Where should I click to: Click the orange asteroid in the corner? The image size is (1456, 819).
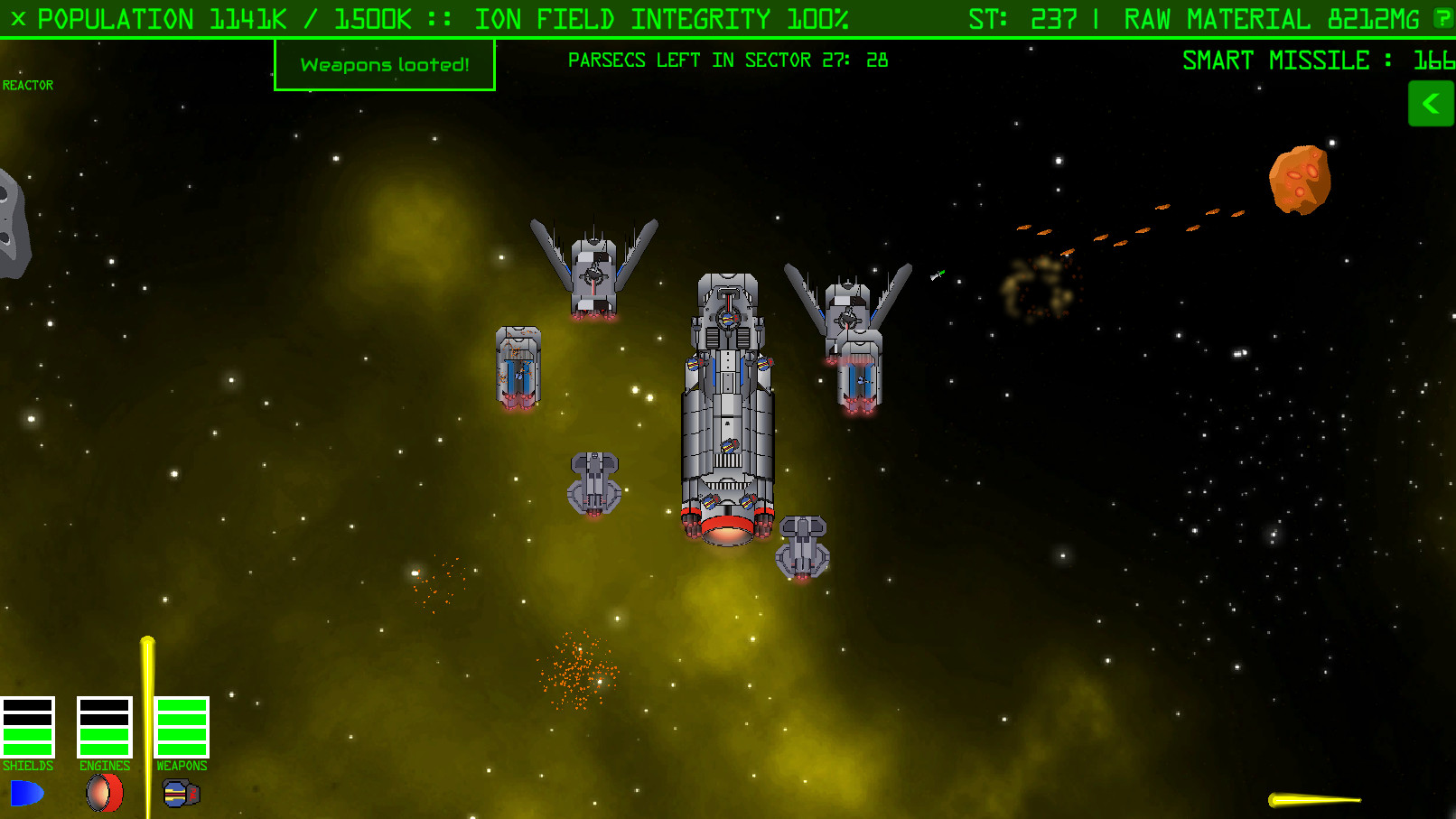click(1301, 178)
